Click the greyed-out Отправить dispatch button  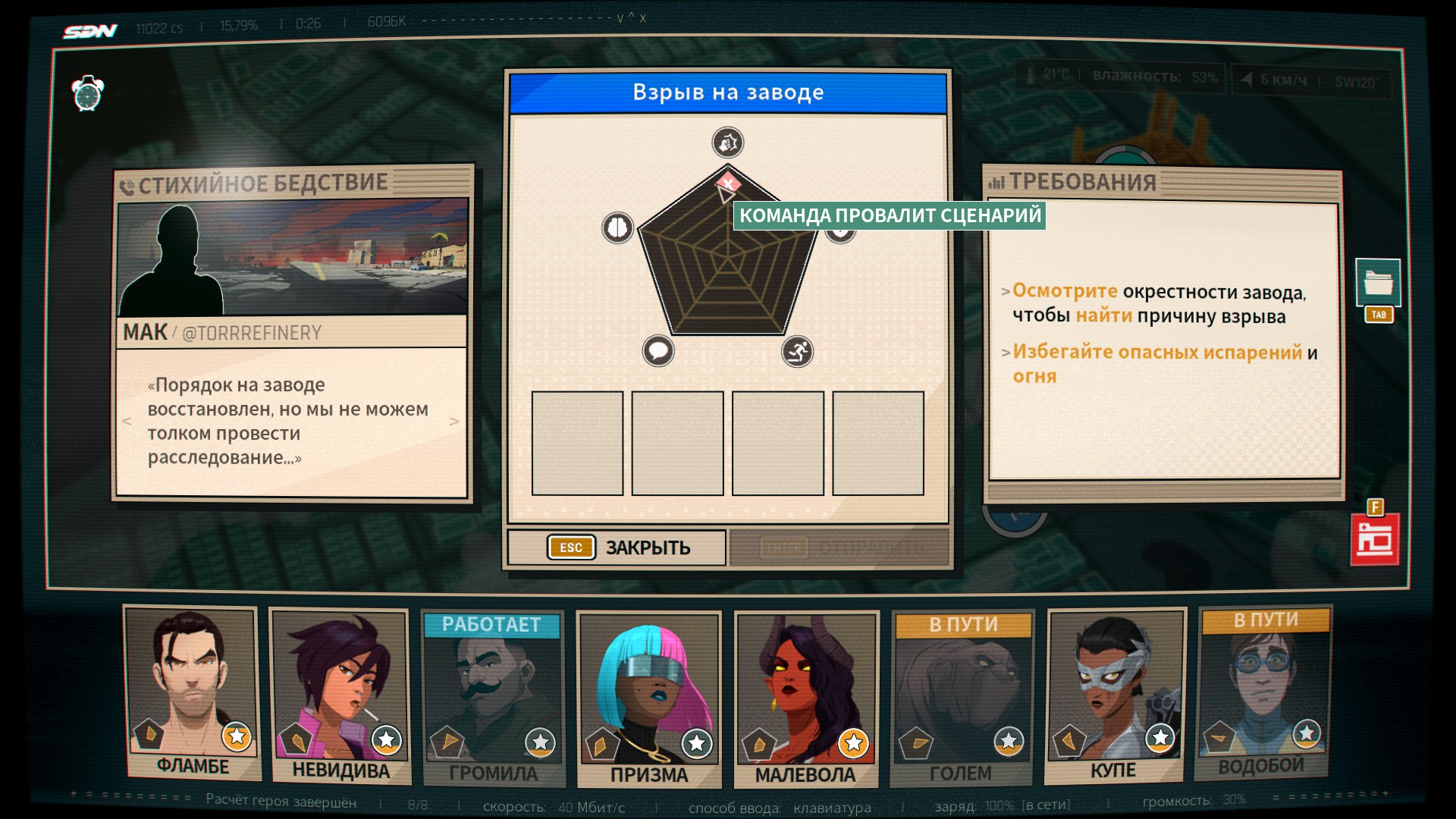839,548
